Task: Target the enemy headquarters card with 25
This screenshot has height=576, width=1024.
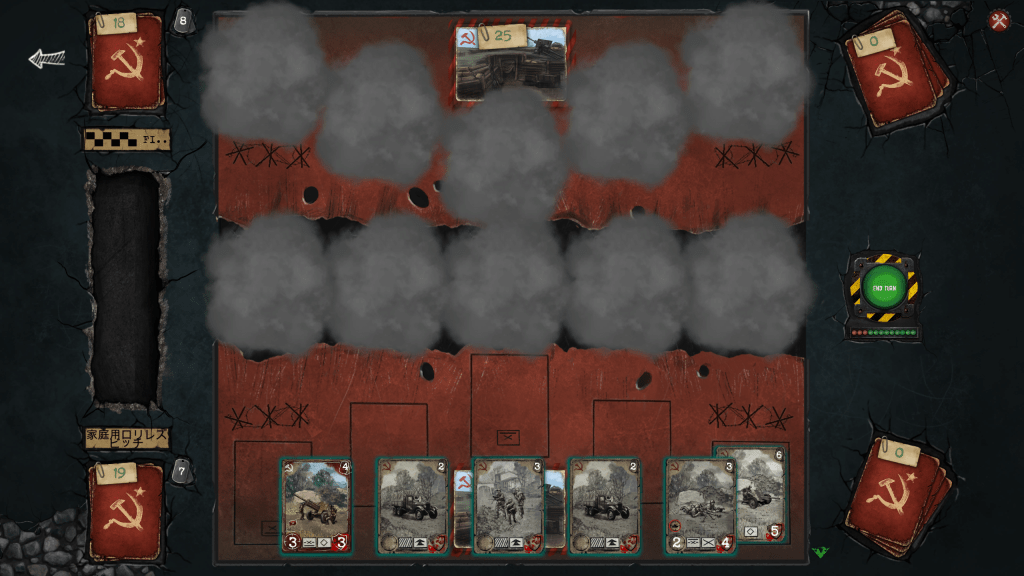Action: click(x=511, y=63)
